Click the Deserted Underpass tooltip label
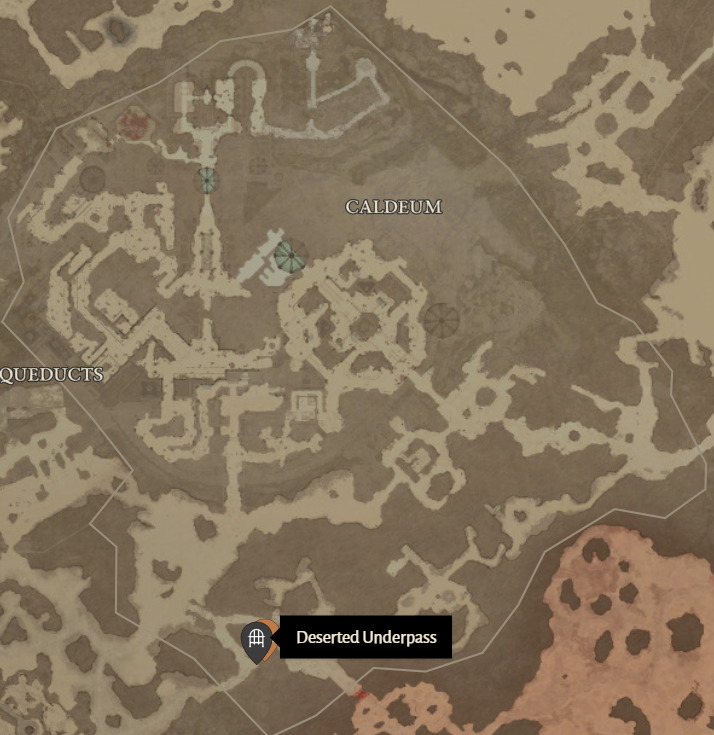 [x=366, y=637]
